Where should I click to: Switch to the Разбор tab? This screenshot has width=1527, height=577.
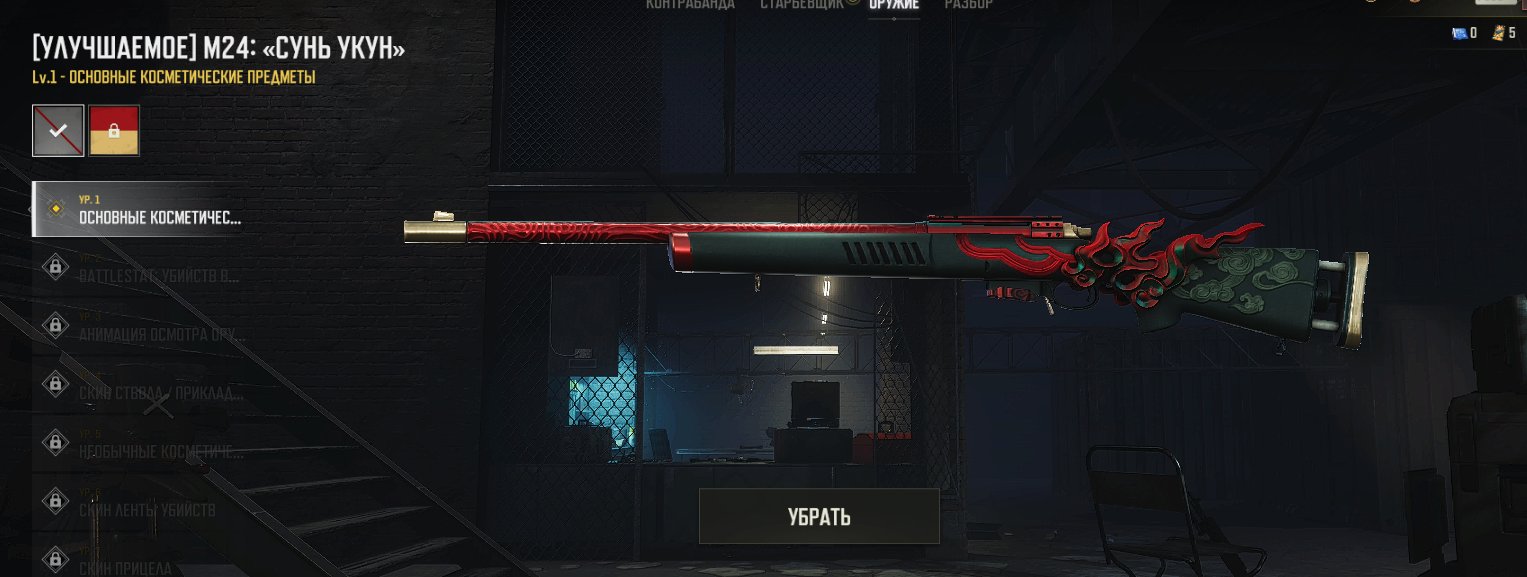pos(968,5)
